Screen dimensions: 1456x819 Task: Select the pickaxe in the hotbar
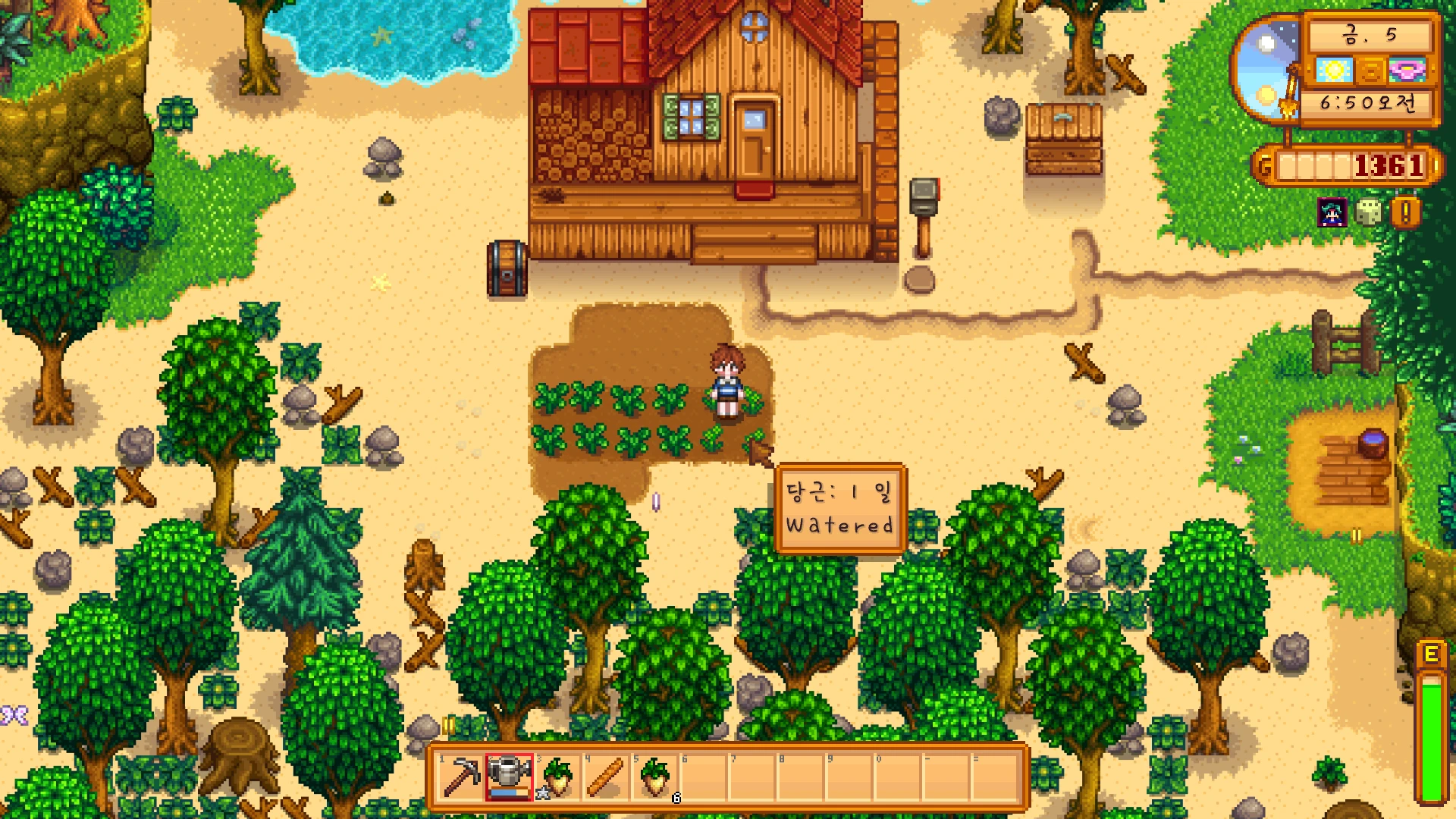[x=461, y=777]
